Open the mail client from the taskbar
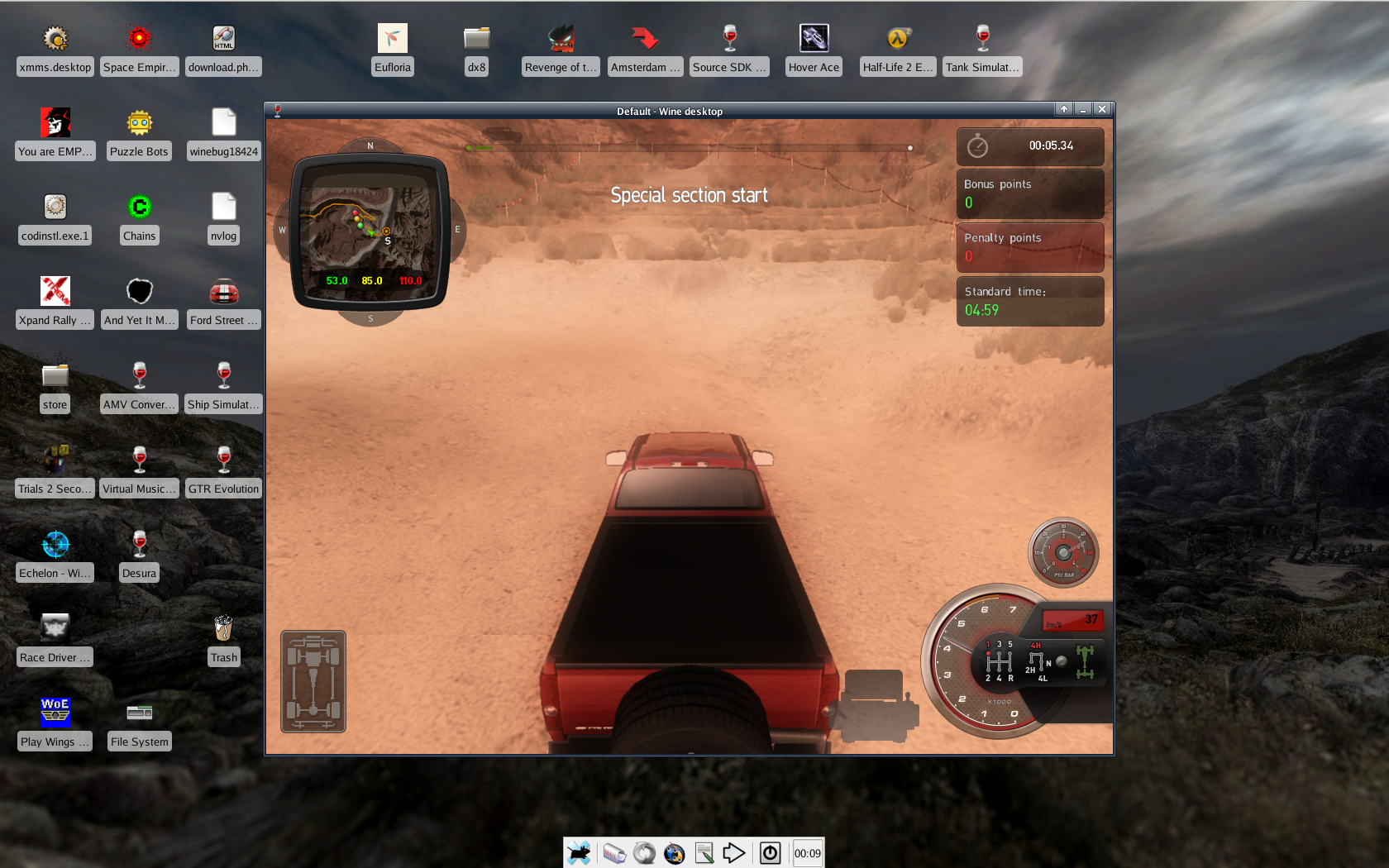Viewport: 1389px width, 868px height. [x=614, y=852]
